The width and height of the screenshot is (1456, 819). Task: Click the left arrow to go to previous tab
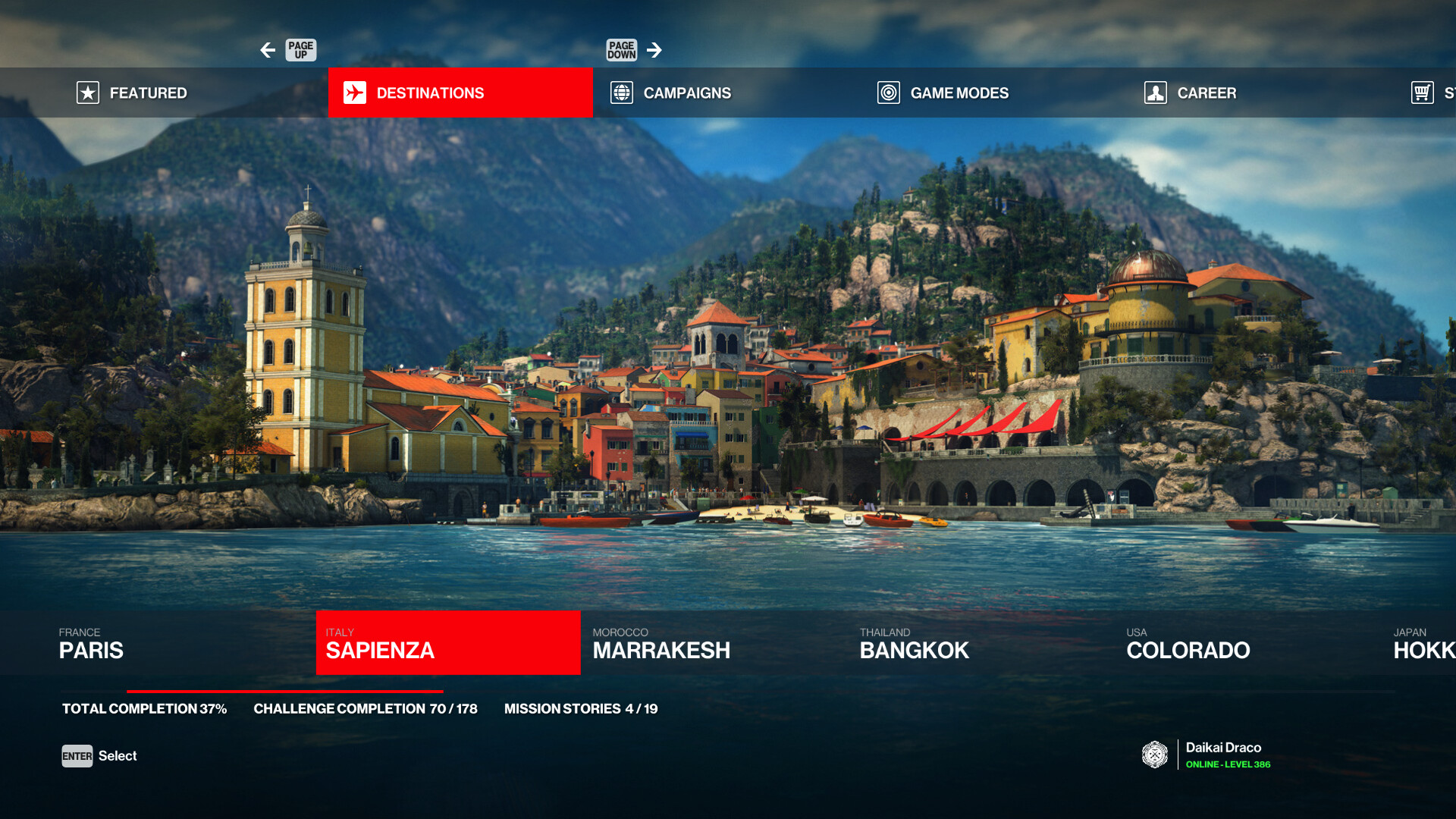pyautogui.click(x=268, y=50)
